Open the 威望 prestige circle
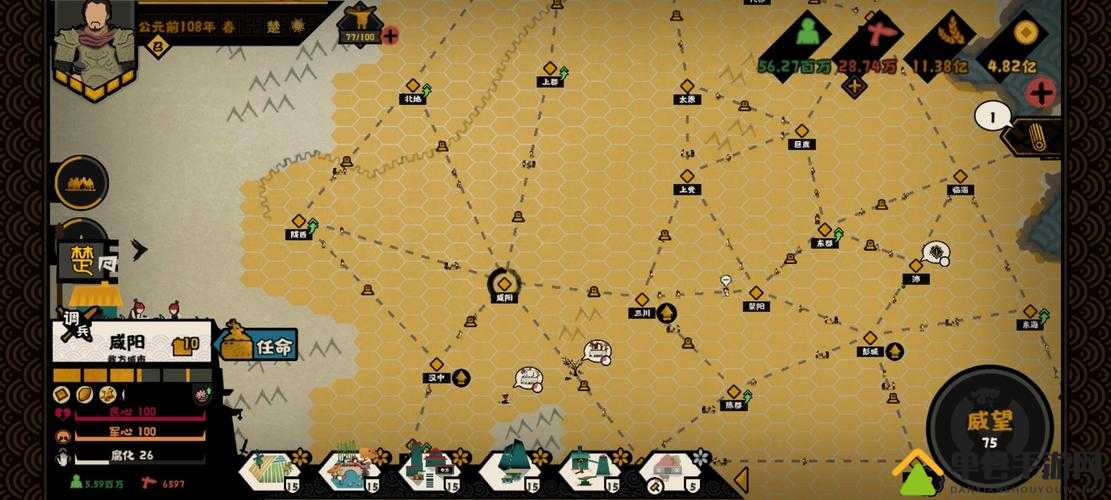Image resolution: width=1111 pixels, height=500 pixels. (x=988, y=422)
